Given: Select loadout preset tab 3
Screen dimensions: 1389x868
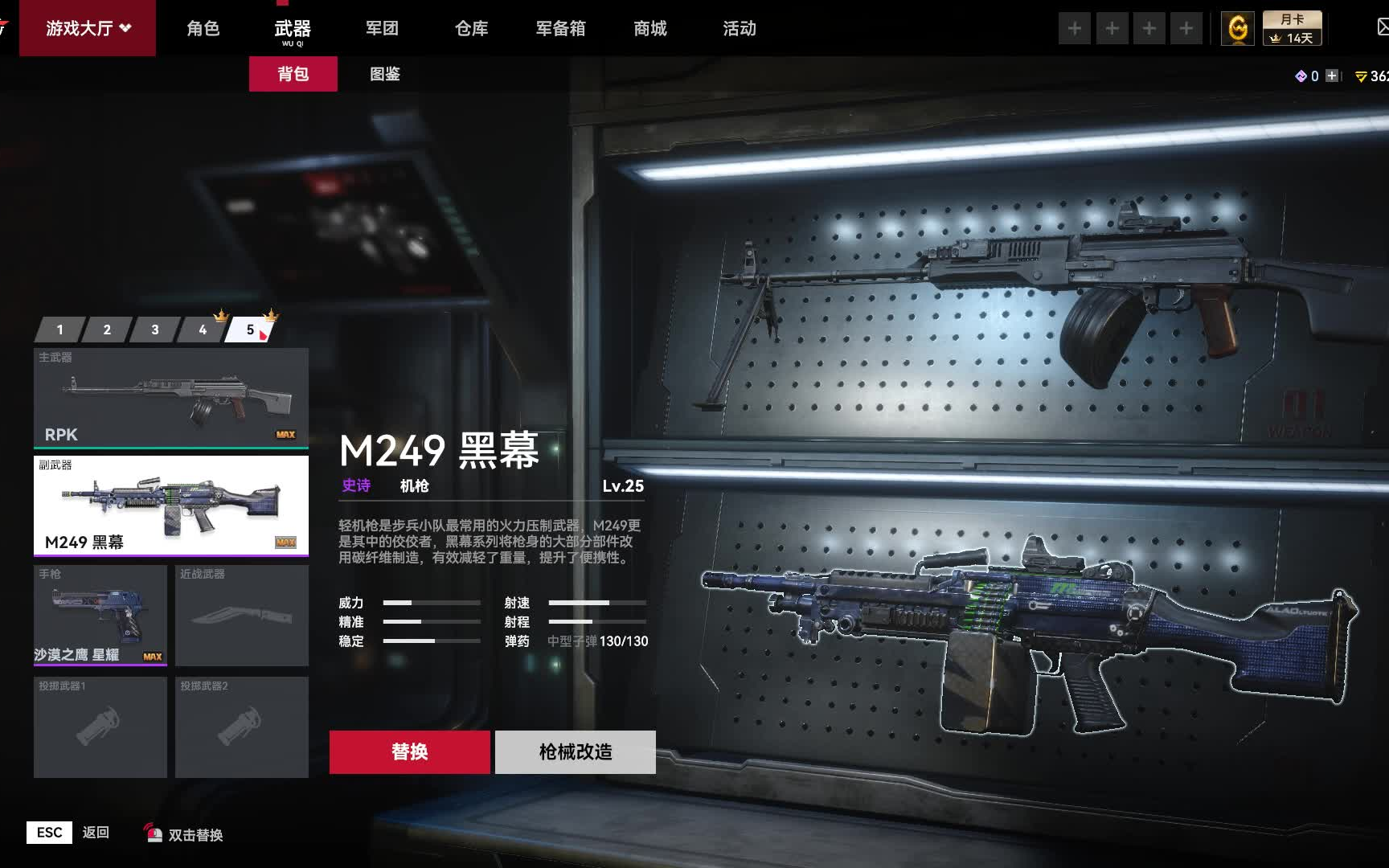Looking at the screenshot, I should 154,330.
